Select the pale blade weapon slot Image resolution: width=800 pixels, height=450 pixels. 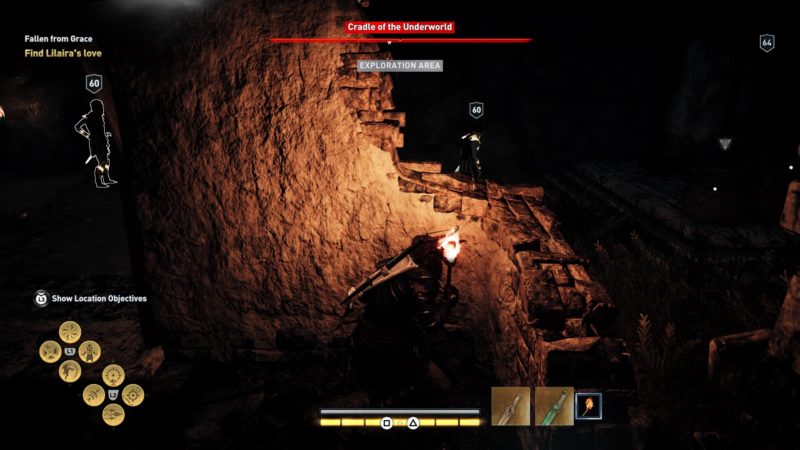(510, 406)
